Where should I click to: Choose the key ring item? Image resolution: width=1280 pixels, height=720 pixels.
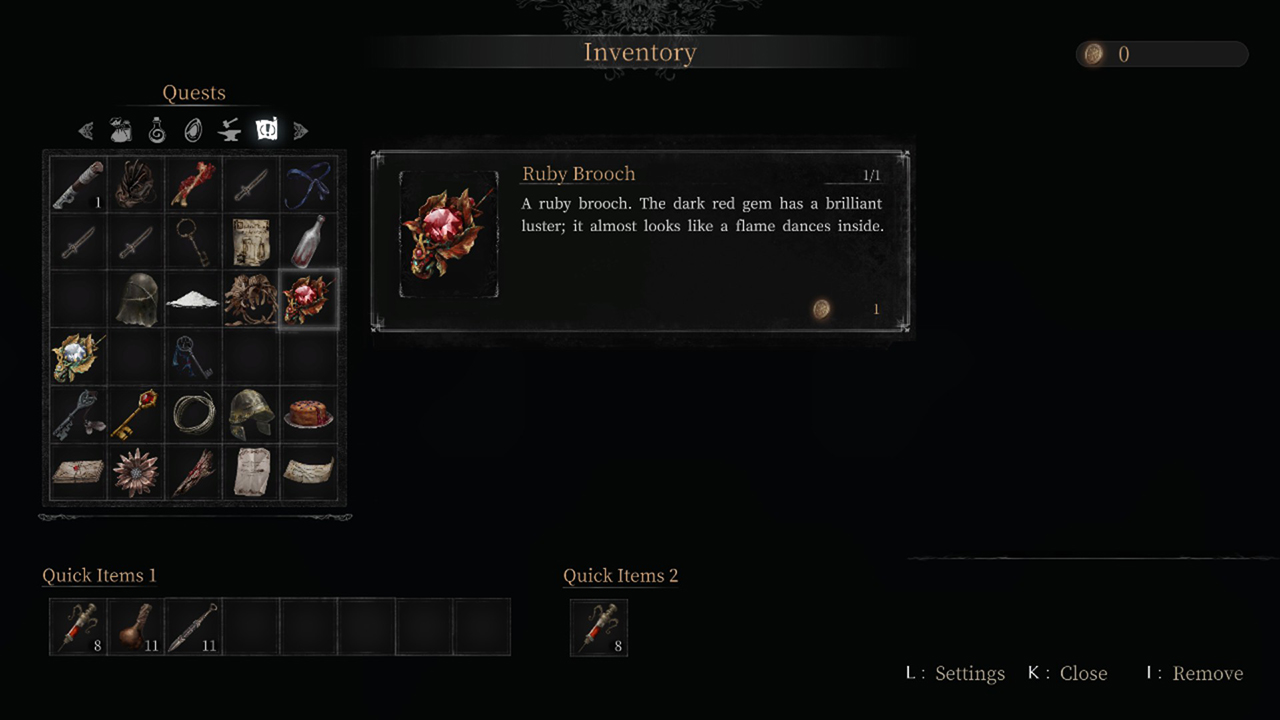193,241
